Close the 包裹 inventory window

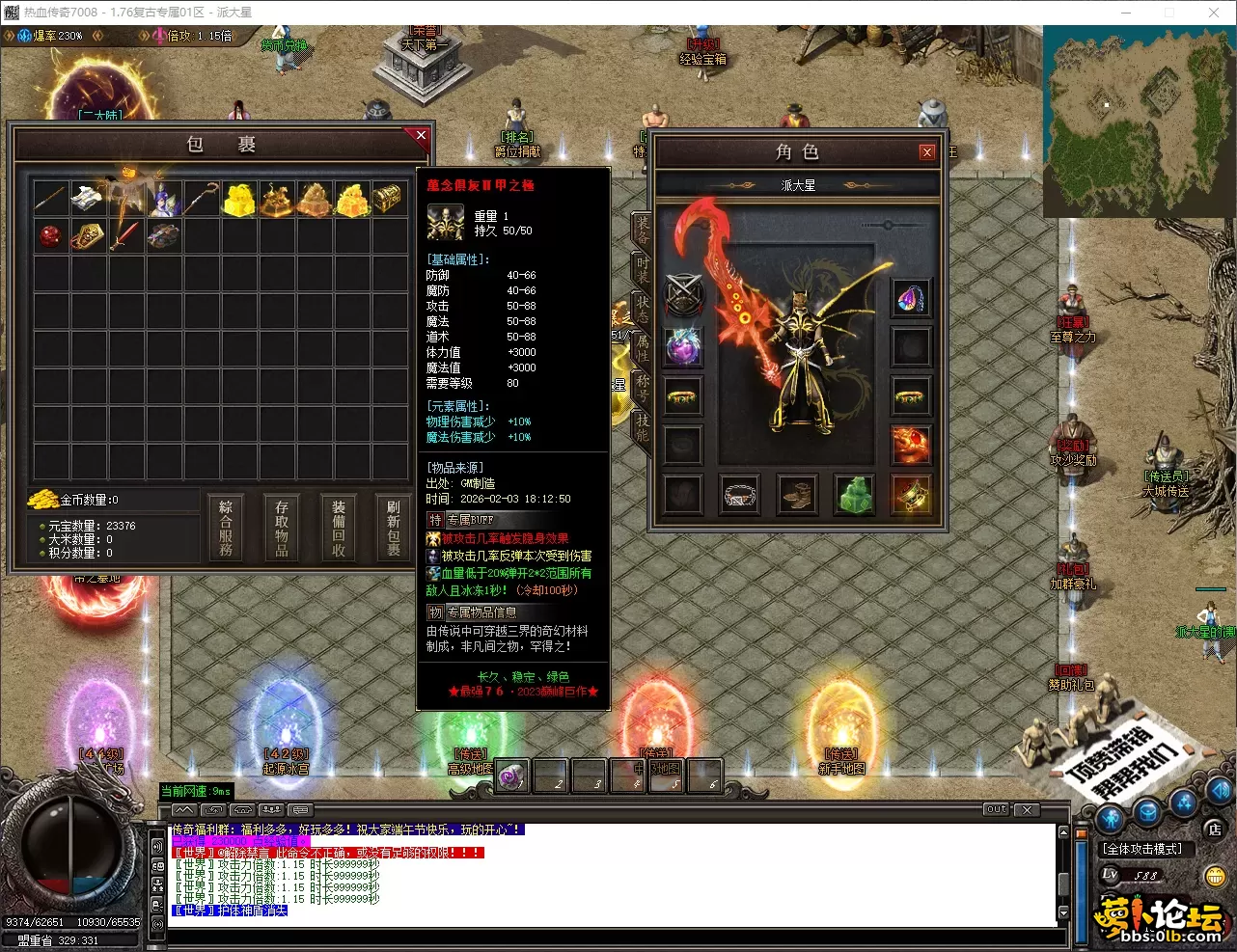point(421,136)
